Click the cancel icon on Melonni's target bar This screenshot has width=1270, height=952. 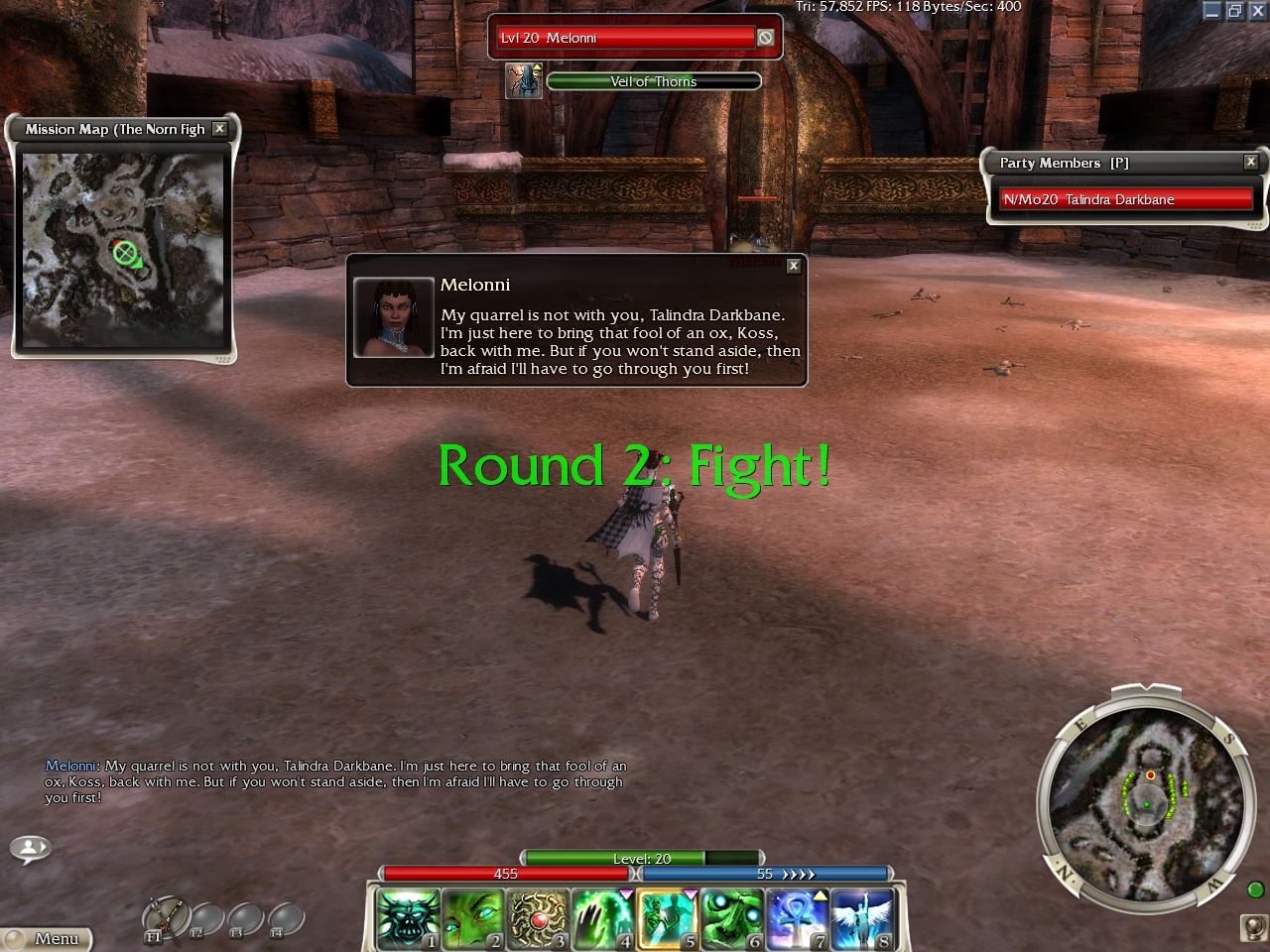click(765, 38)
